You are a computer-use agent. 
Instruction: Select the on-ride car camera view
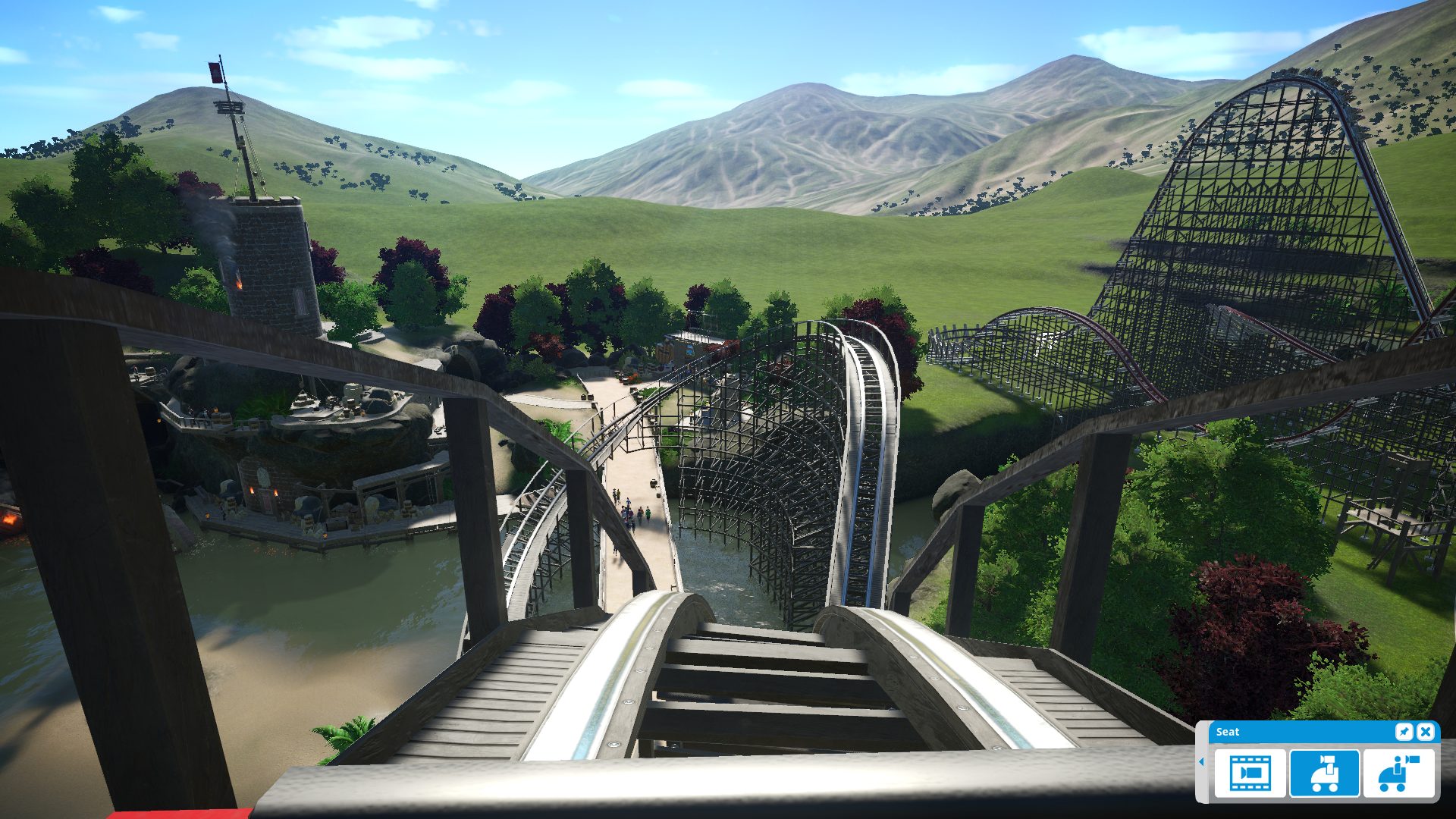1324,773
